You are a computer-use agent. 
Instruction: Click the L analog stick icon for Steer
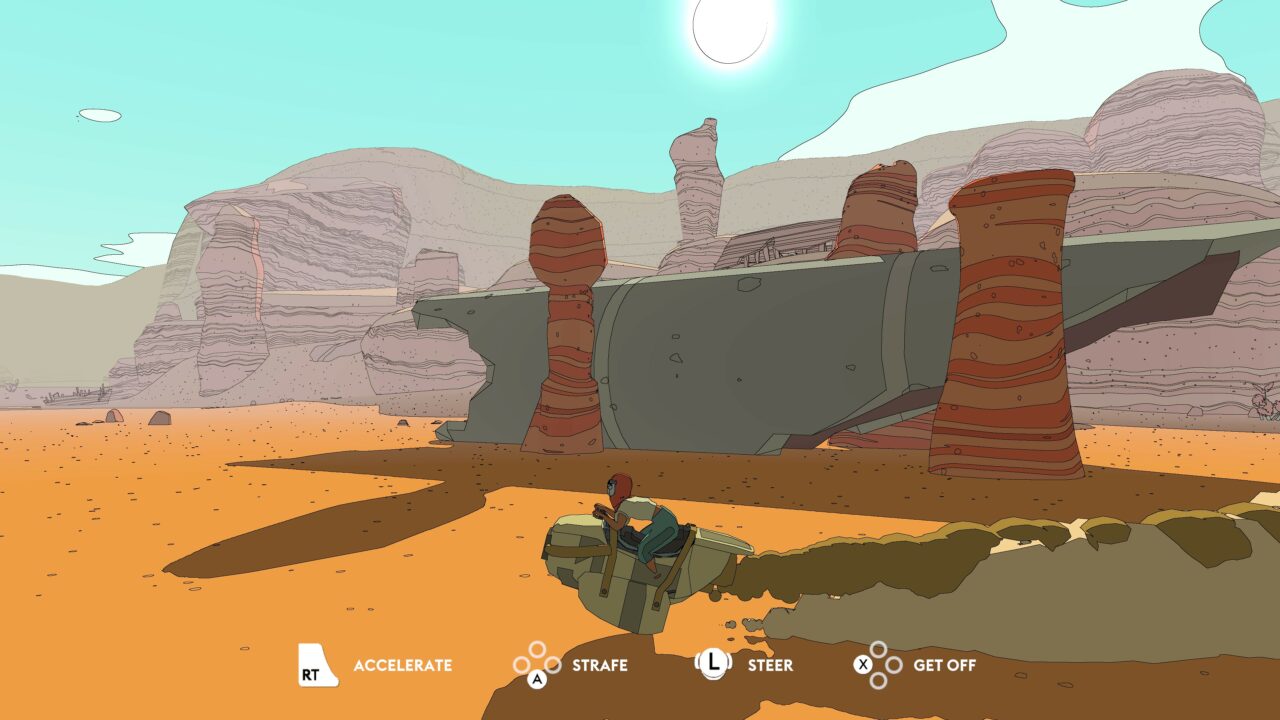(x=712, y=664)
